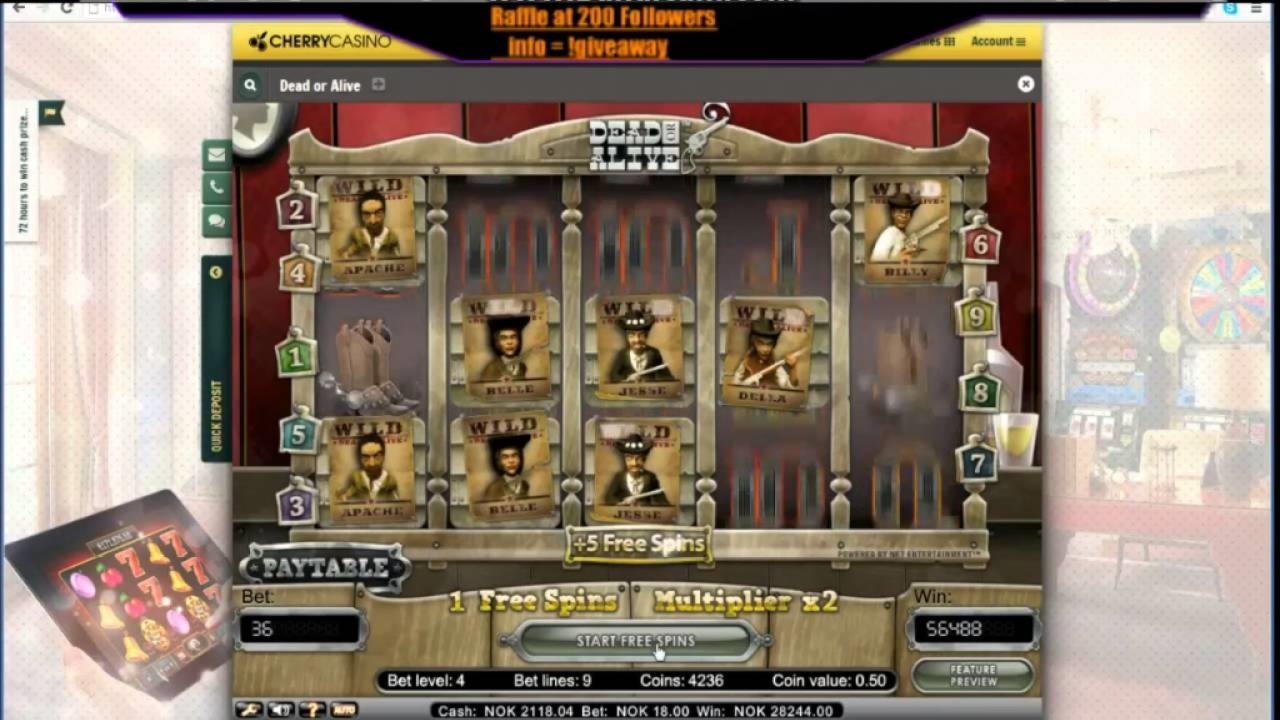Image resolution: width=1280 pixels, height=720 pixels.
Task: Open the Feature Preview
Action: point(973,676)
